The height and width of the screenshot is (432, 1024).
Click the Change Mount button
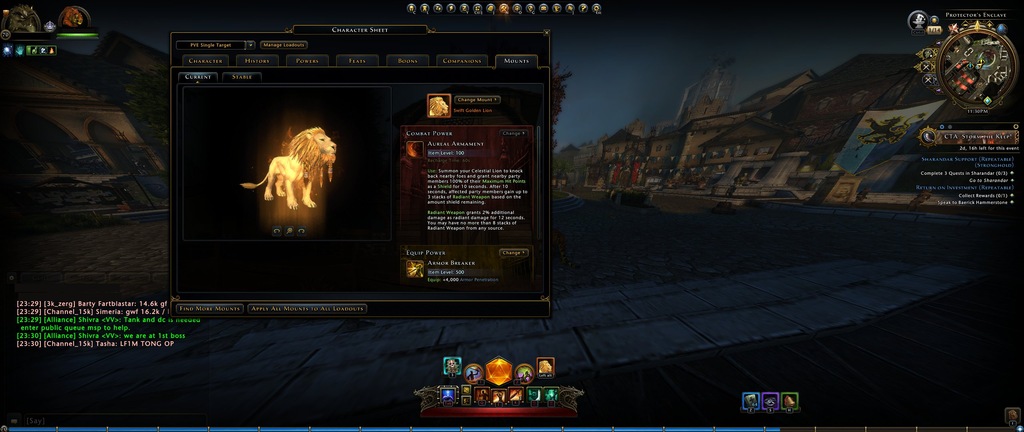[x=477, y=100]
